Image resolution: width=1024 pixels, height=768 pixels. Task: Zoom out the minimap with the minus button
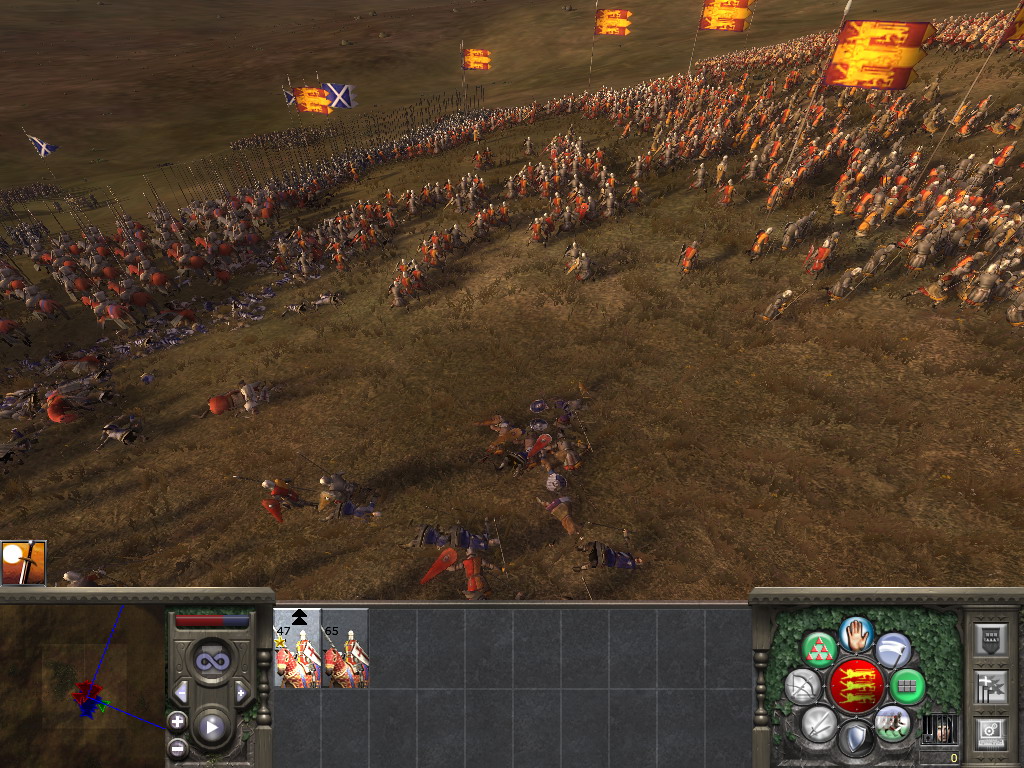pyautogui.click(x=177, y=746)
